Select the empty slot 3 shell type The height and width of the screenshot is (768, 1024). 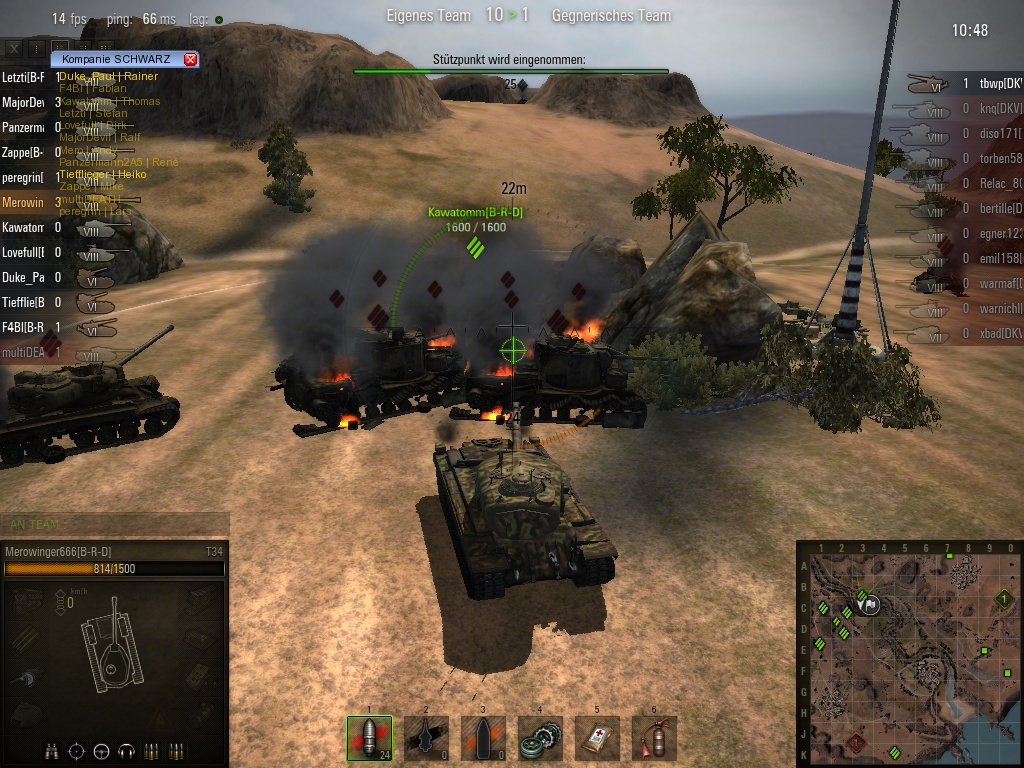[483, 738]
